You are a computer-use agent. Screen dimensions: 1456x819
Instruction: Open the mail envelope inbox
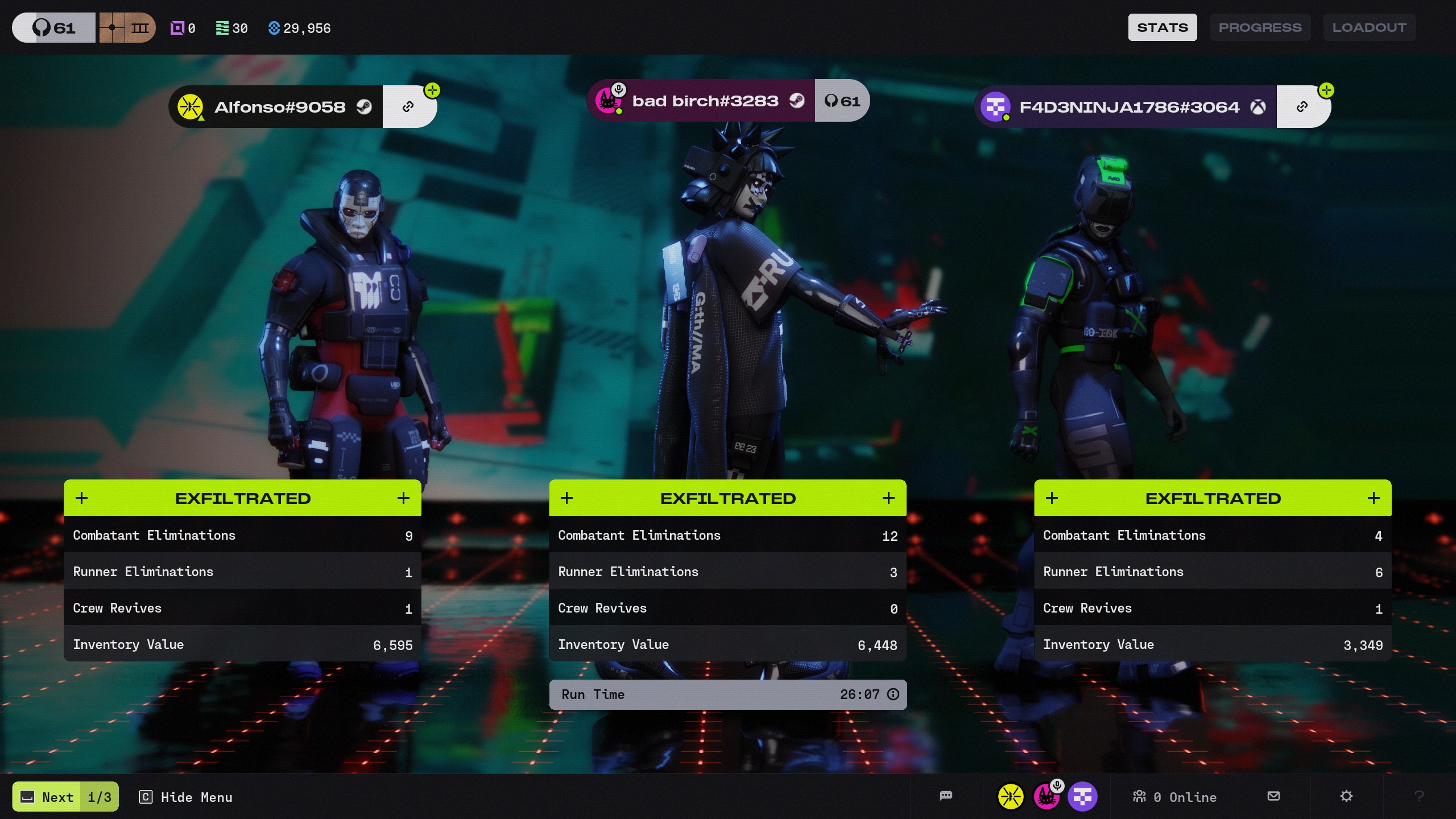[x=1274, y=796]
